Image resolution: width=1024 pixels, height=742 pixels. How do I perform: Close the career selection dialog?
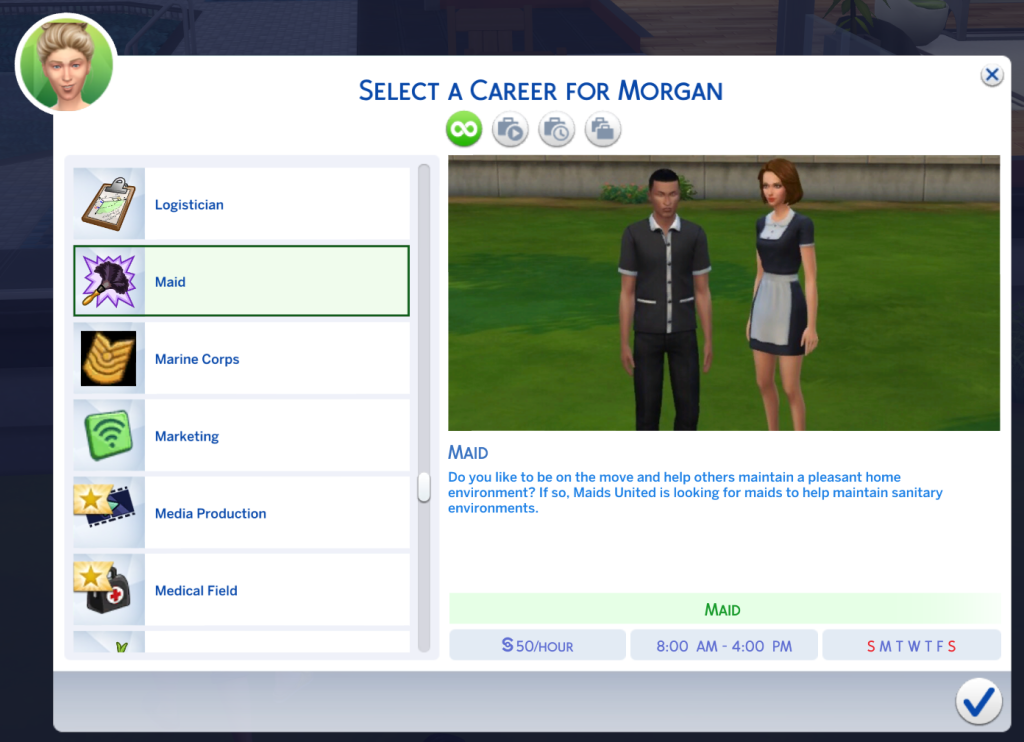pyautogui.click(x=991, y=75)
